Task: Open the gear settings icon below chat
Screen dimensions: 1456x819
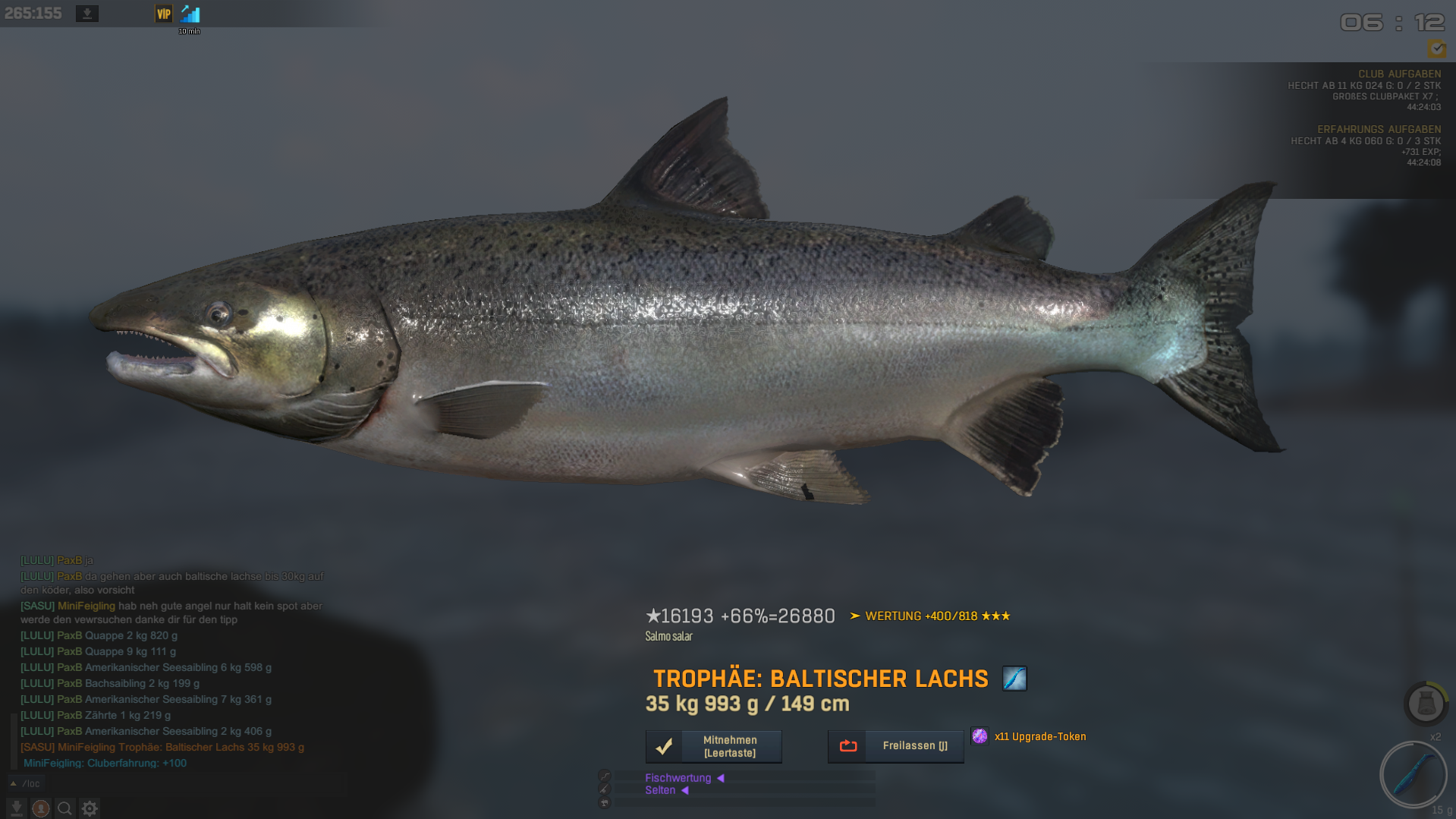Action: 90,808
